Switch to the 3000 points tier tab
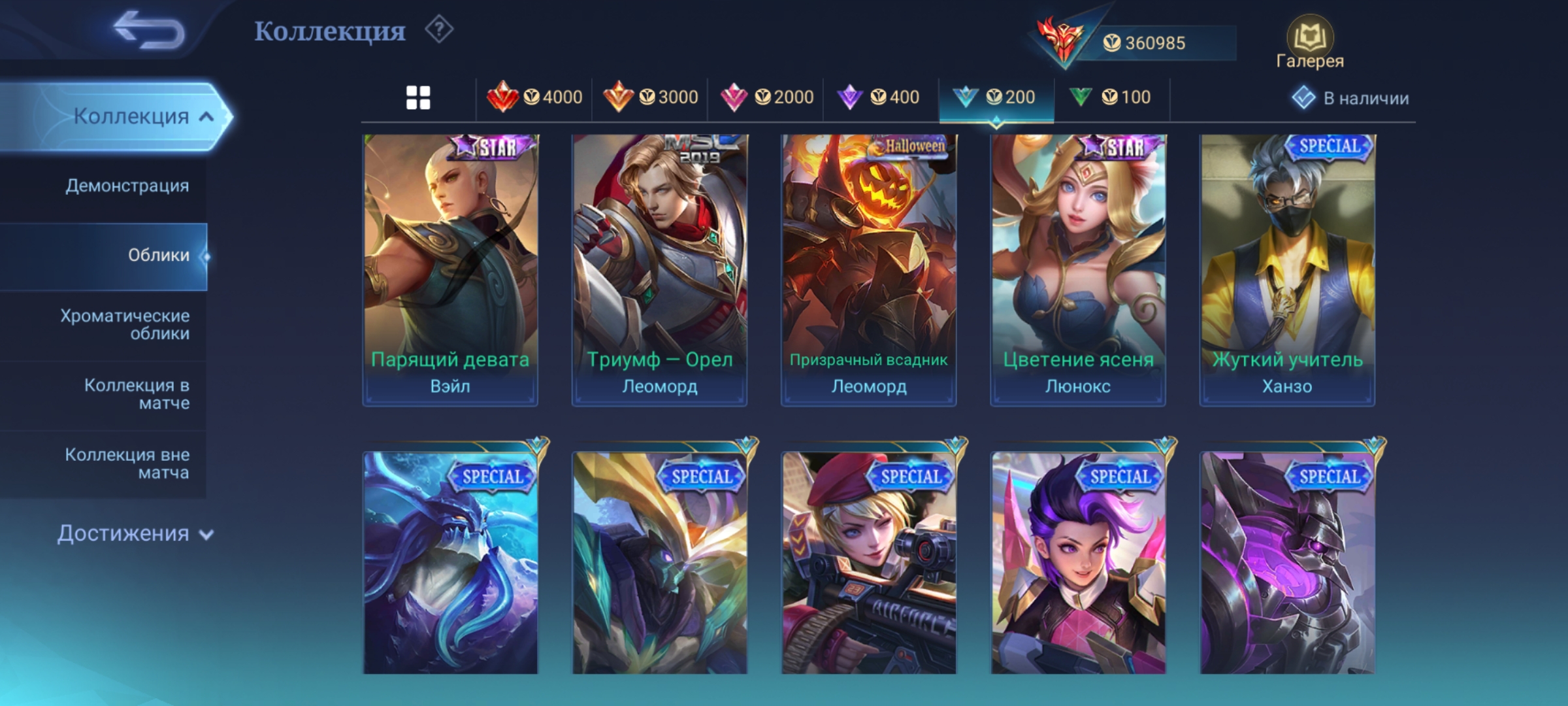The width and height of the screenshot is (1568, 706). tap(650, 98)
